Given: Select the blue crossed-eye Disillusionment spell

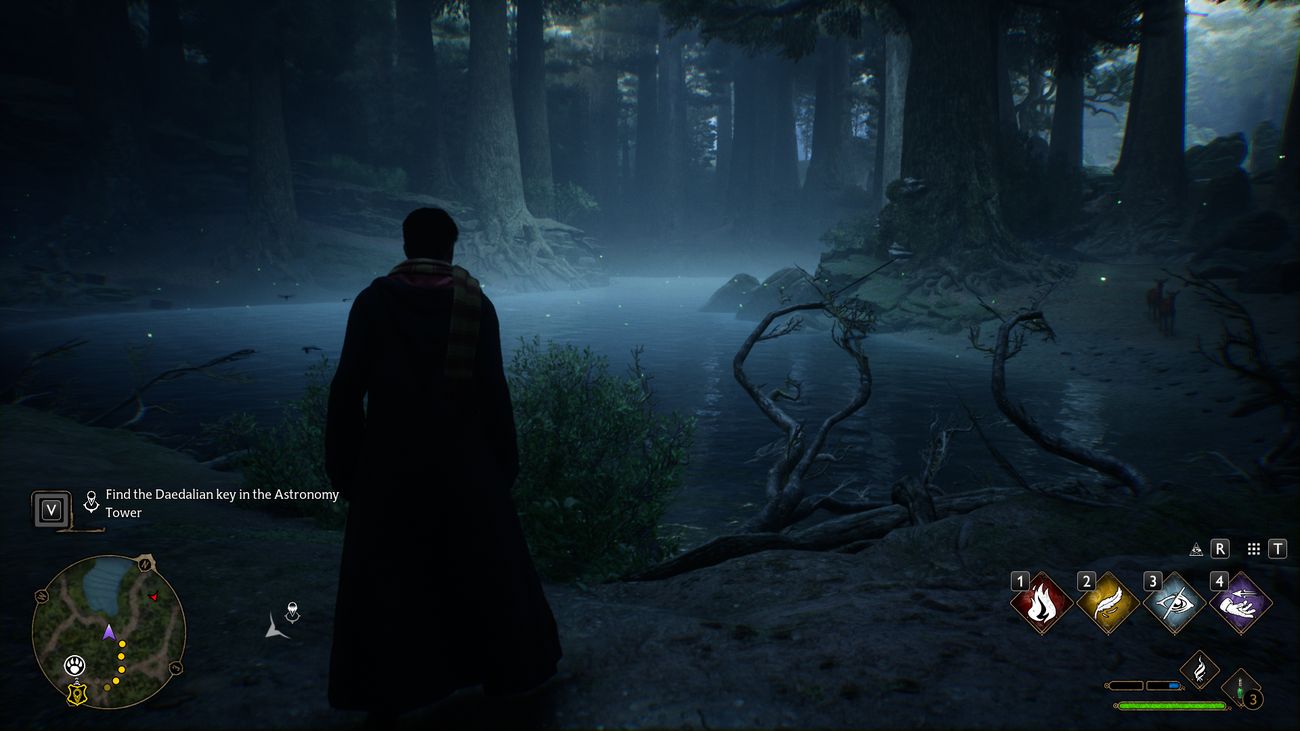Looking at the screenshot, I should click(x=1174, y=604).
